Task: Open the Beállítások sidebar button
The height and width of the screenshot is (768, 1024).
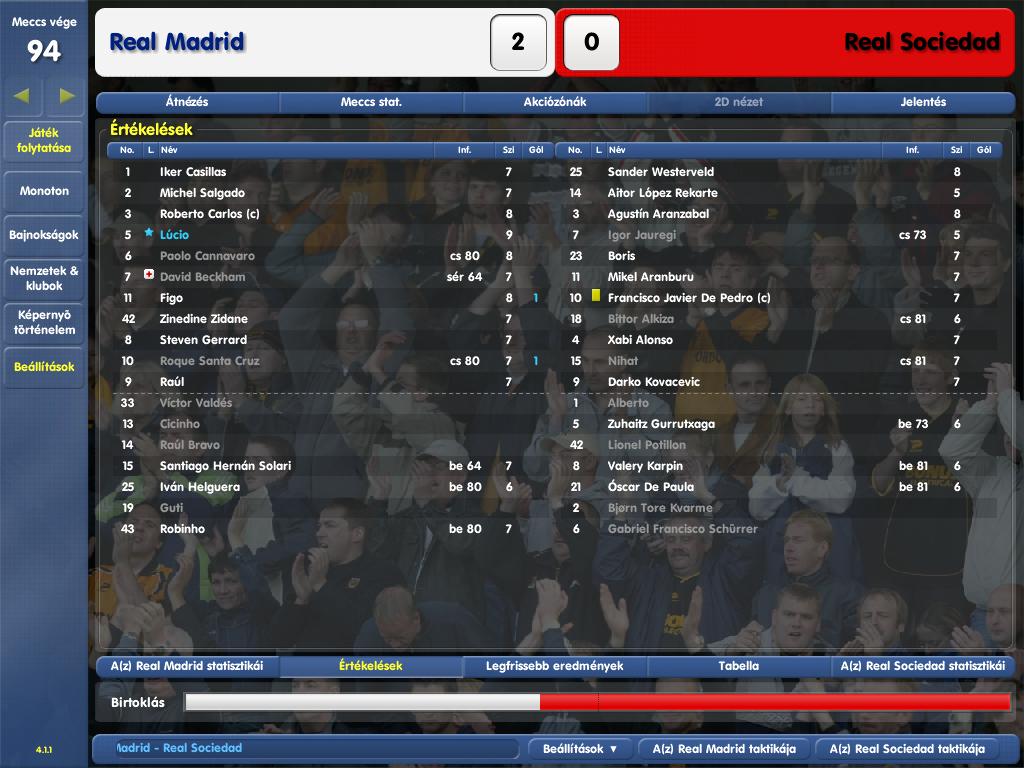Action: coord(44,367)
